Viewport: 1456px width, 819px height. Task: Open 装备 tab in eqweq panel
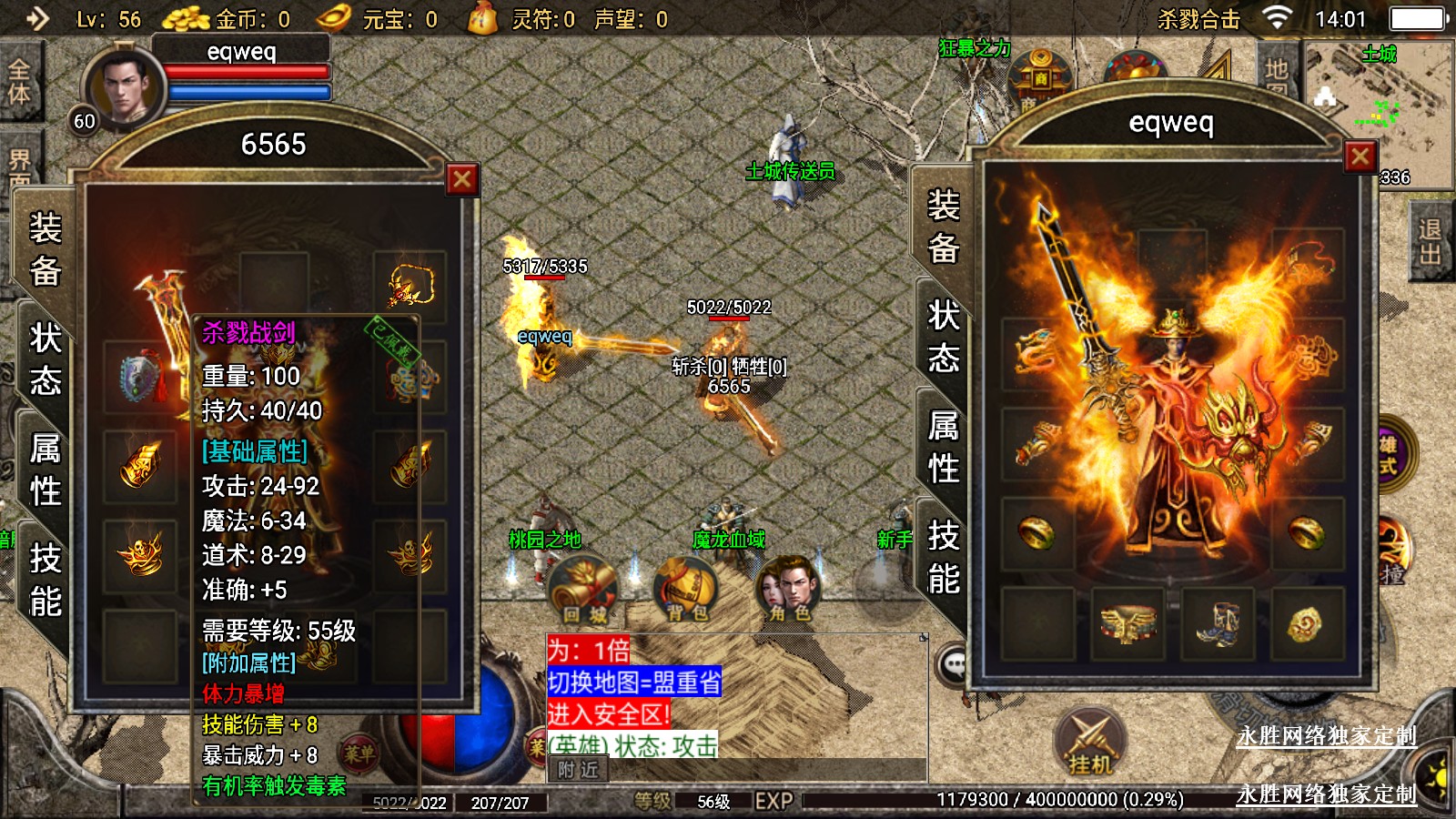point(944,226)
